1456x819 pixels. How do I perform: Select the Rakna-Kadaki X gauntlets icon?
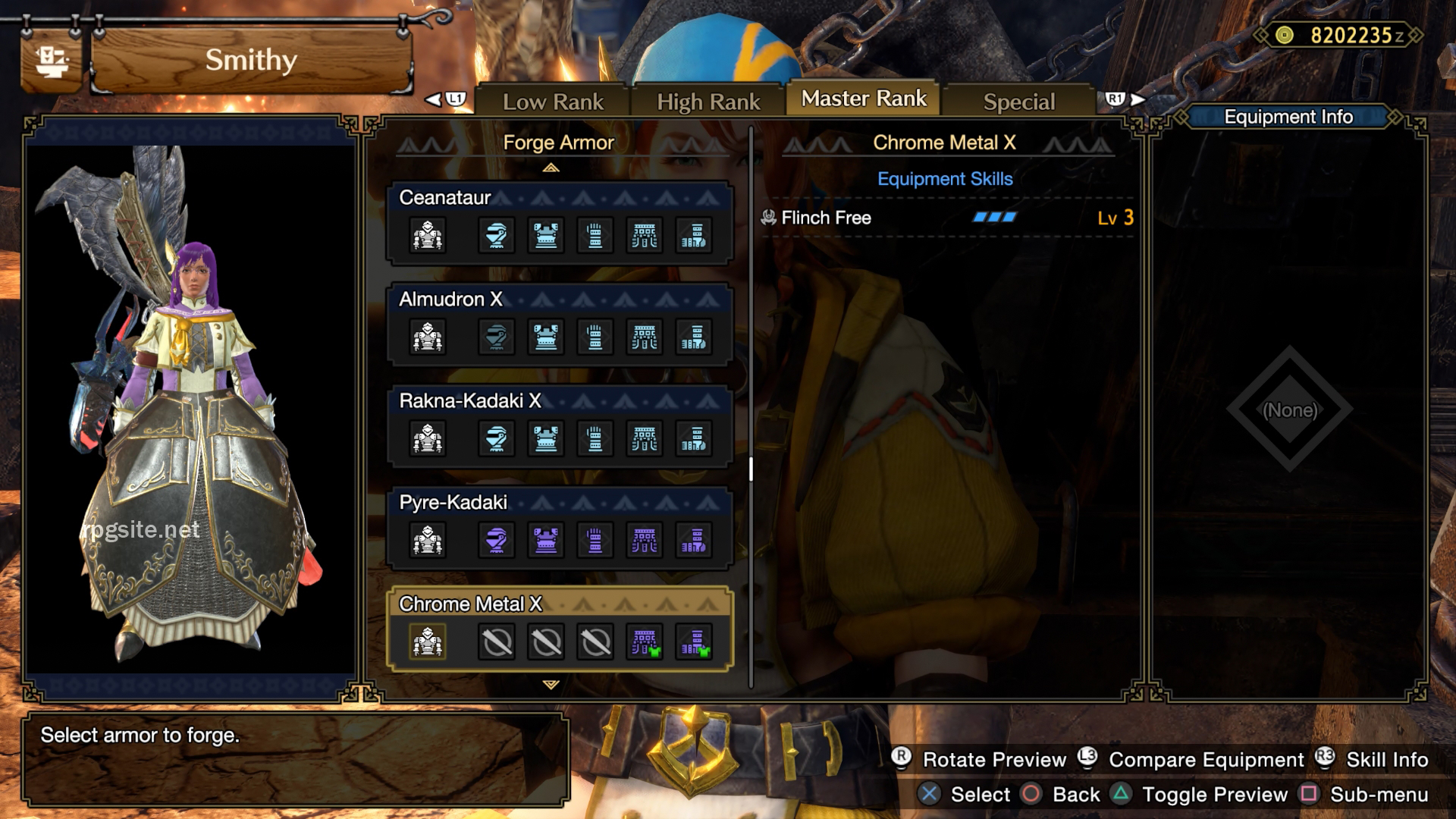[595, 438]
